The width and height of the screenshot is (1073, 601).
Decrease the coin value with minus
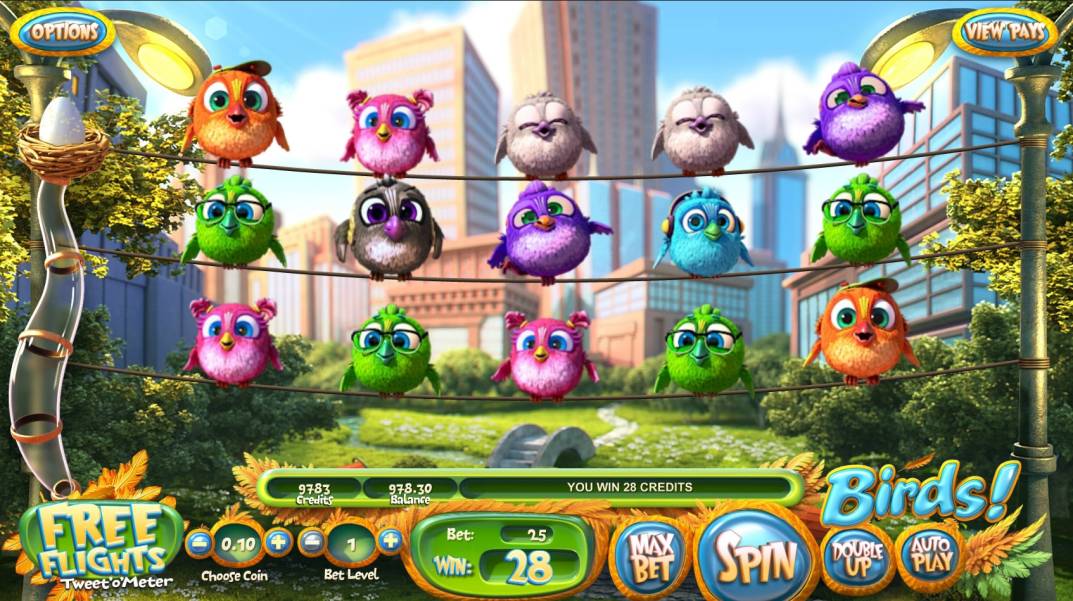[x=198, y=543]
